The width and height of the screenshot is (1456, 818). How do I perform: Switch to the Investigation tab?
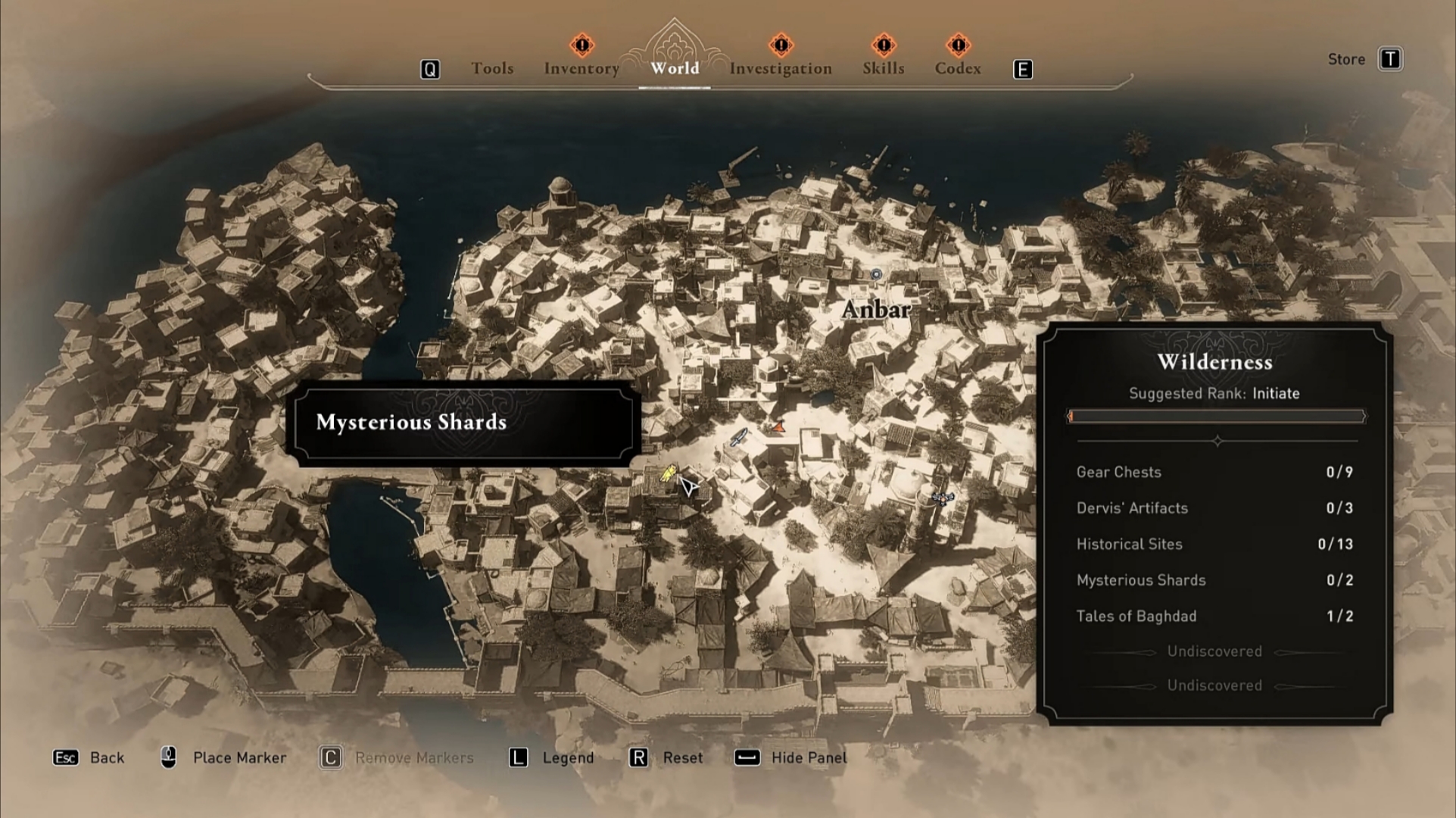[780, 68]
